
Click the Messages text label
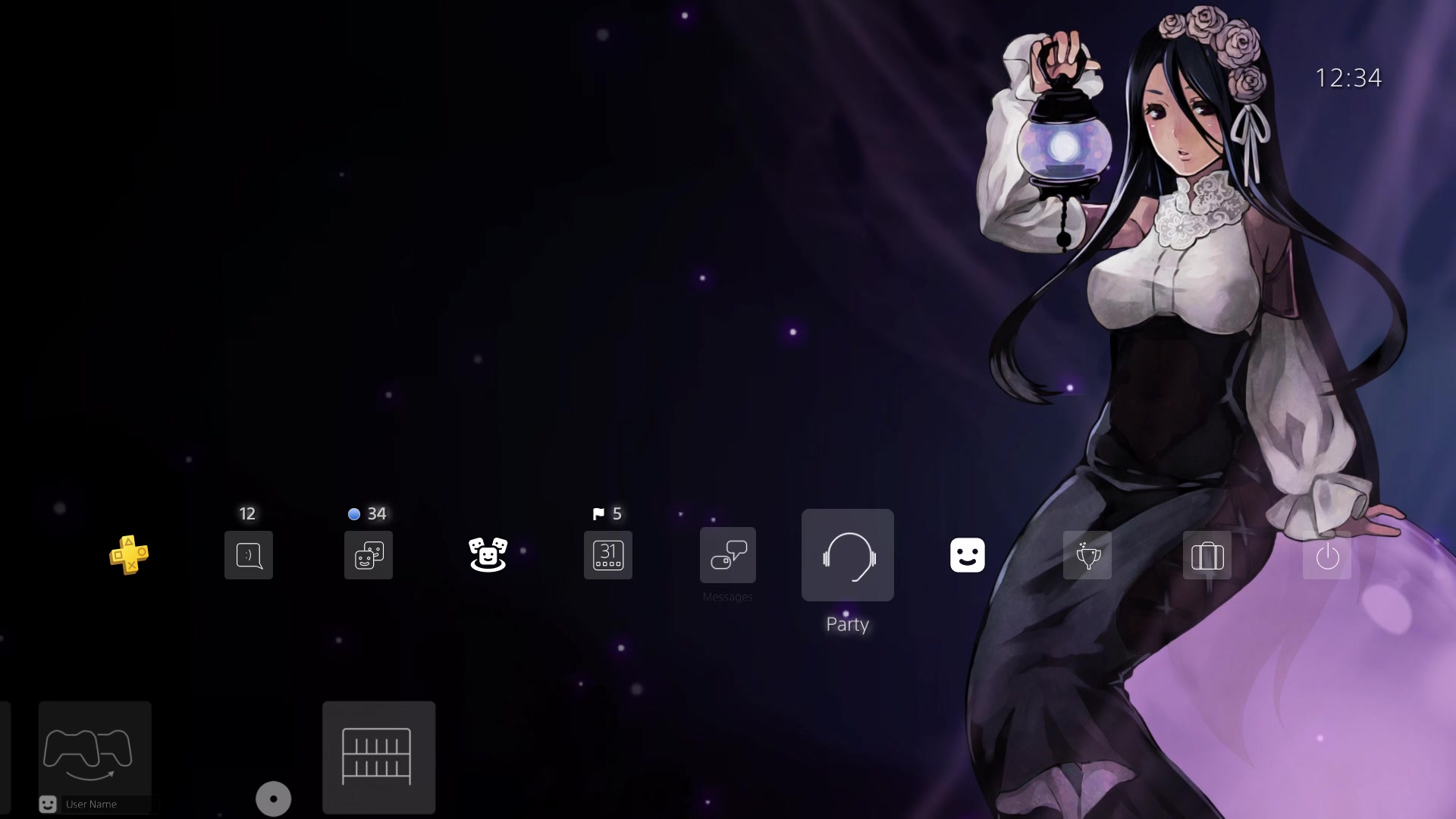[x=727, y=597]
